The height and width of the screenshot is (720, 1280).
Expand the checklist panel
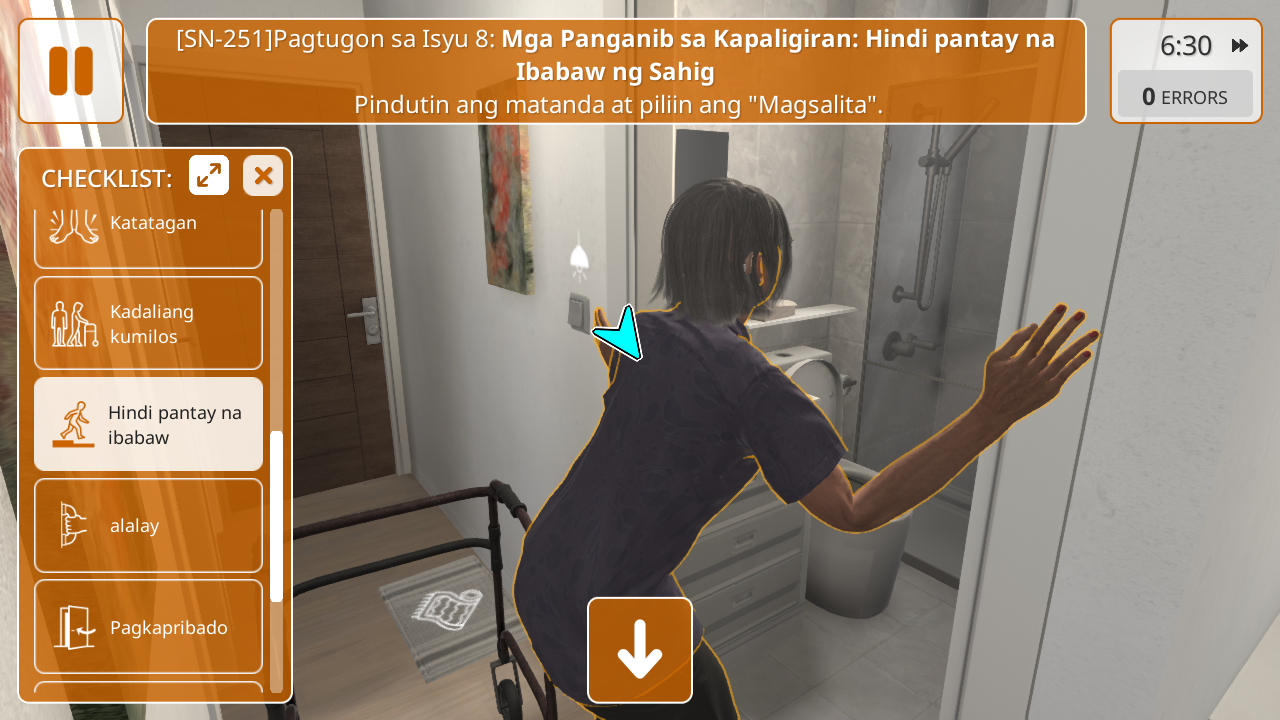point(209,176)
